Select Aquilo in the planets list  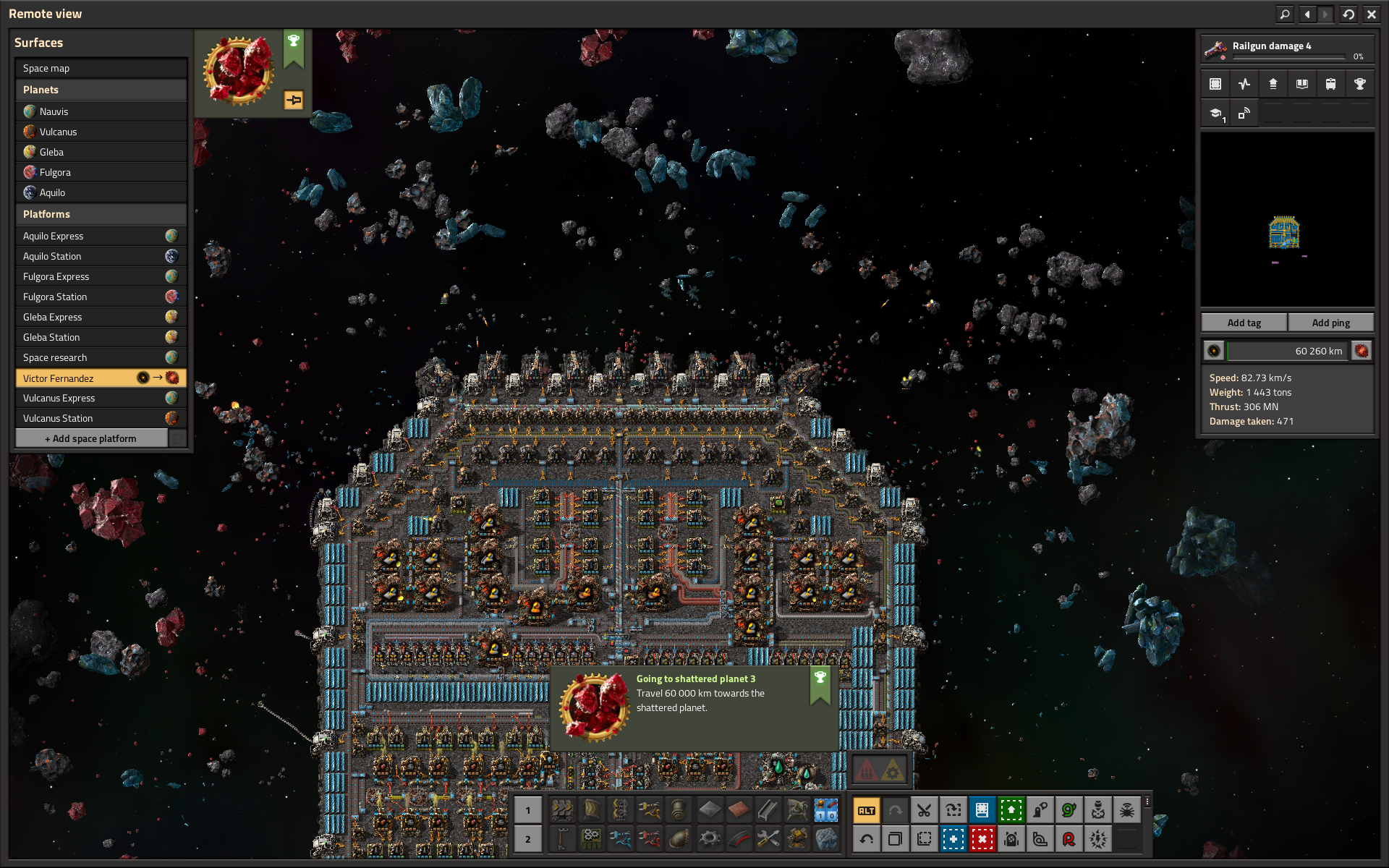(x=101, y=192)
